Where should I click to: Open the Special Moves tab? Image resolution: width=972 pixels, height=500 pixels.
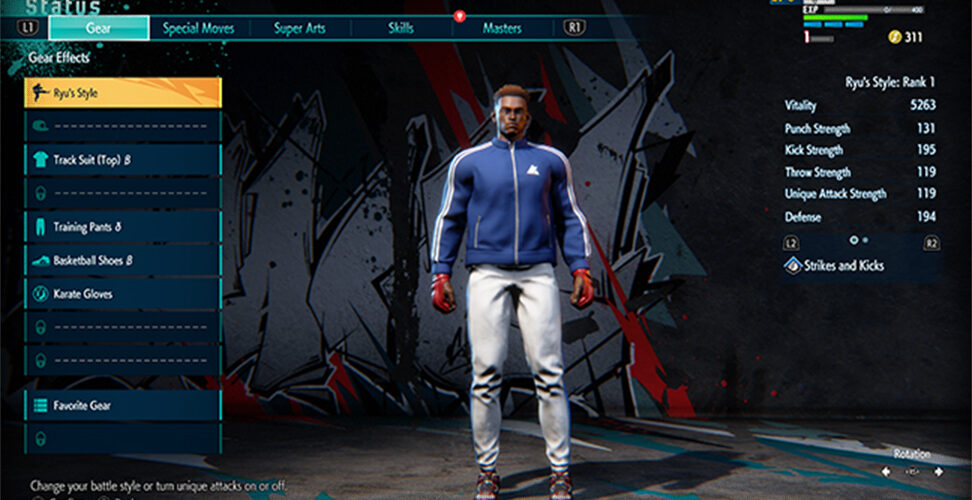(199, 28)
